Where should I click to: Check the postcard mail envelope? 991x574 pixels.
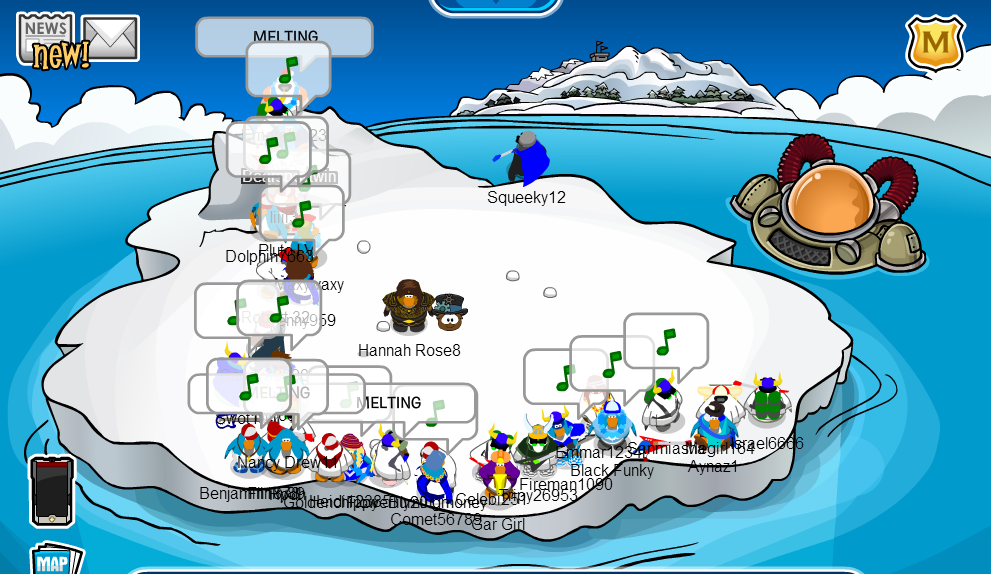pos(110,38)
